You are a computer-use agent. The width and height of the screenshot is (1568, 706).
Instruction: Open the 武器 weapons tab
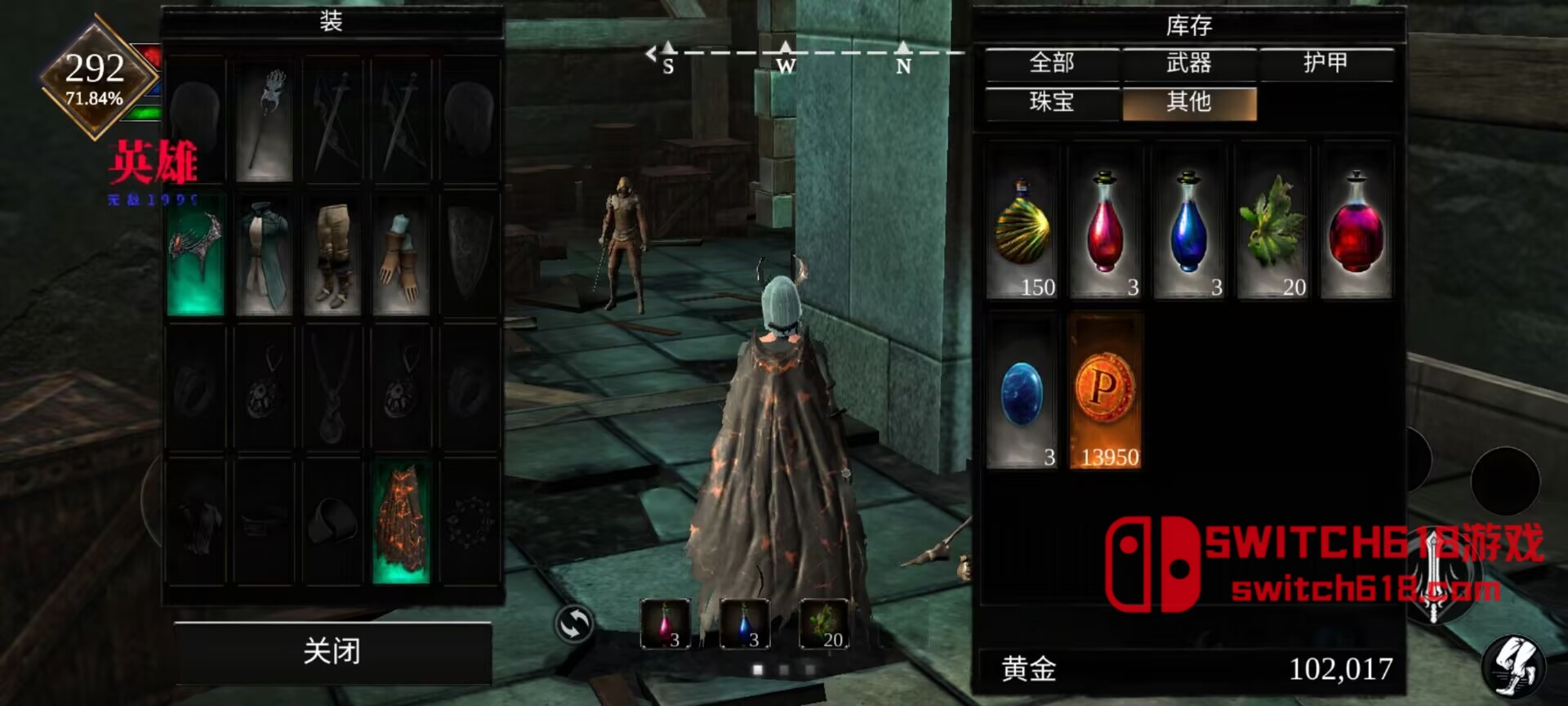coord(1188,63)
